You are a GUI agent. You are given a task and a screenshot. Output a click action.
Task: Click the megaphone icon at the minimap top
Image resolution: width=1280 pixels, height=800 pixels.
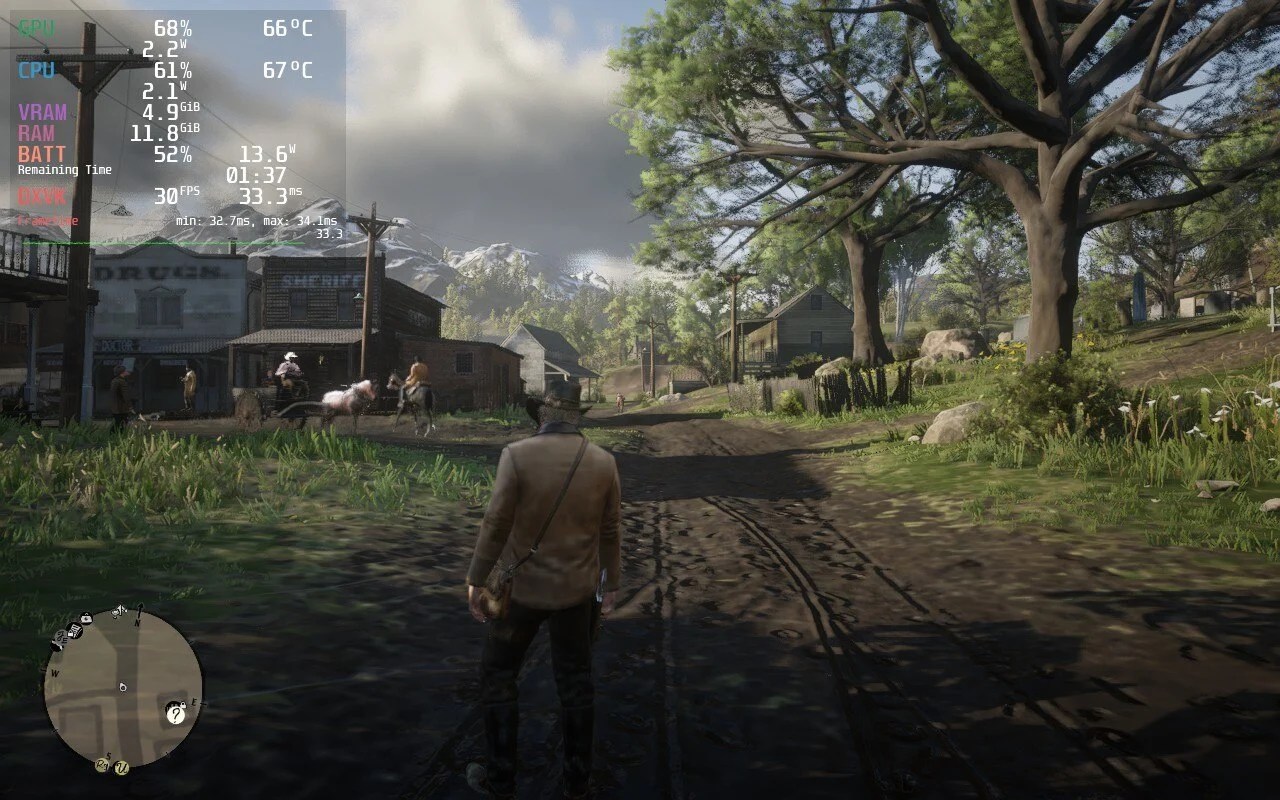coord(117,612)
